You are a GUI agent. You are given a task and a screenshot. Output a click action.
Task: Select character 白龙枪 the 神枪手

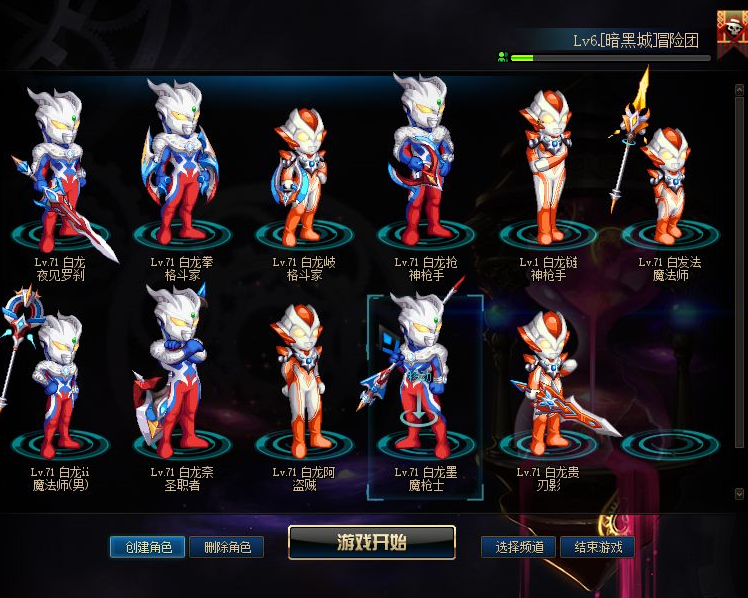coord(425,170)
